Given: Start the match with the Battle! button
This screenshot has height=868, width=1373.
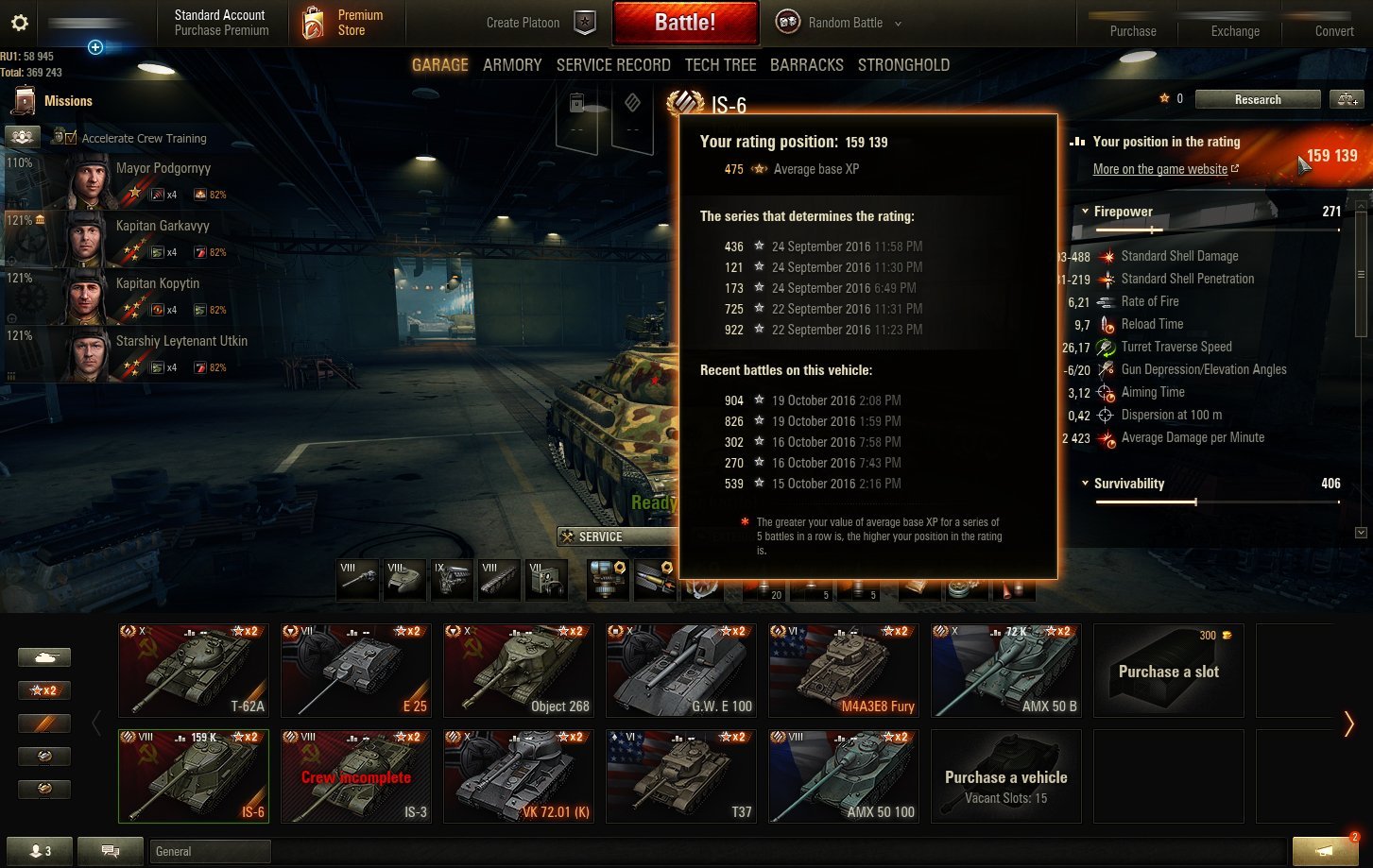Looking at the screenshot, I should (x=685, y=23).
